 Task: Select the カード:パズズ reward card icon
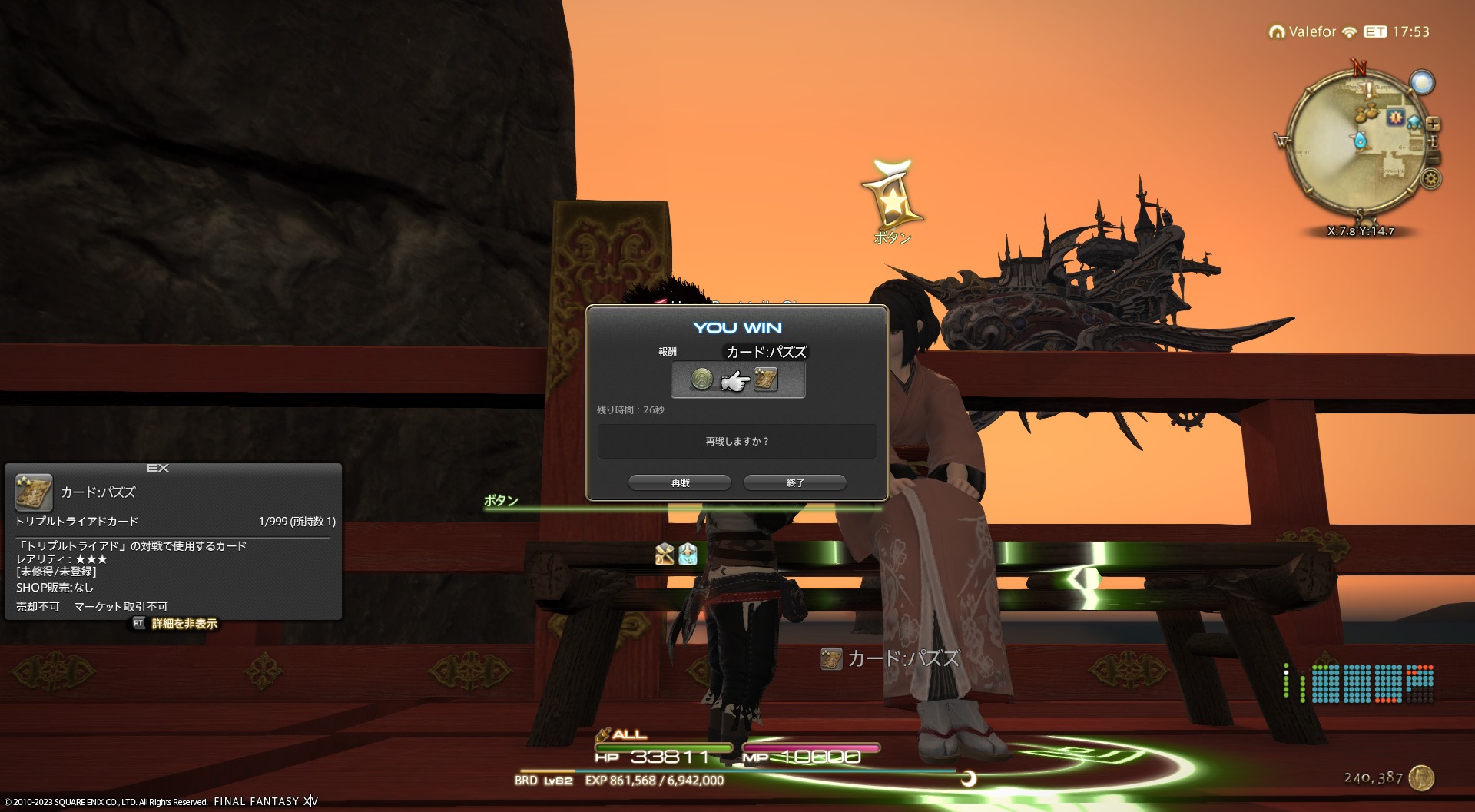(766, 379)
